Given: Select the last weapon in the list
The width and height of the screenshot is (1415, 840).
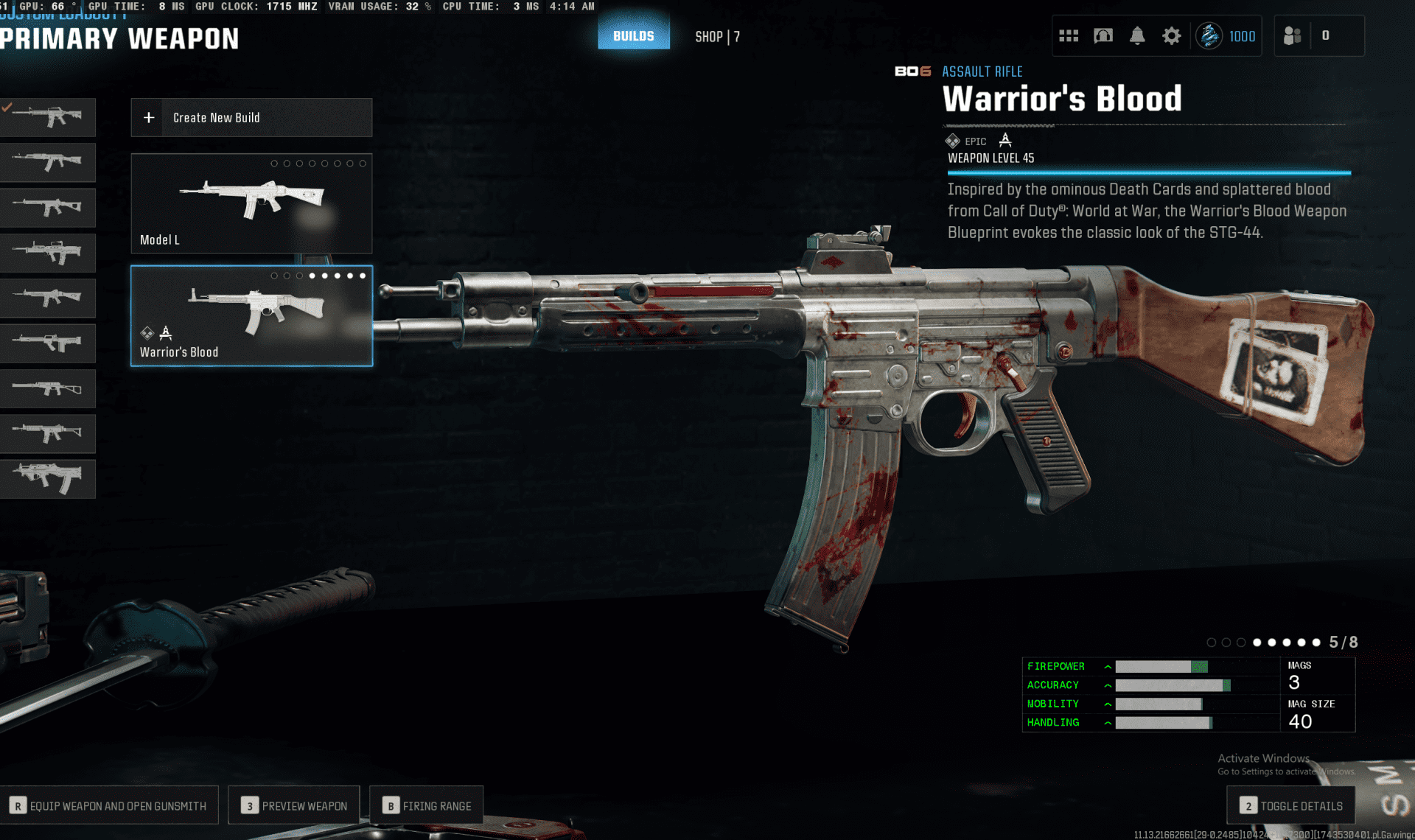Looking at the screenshot, I should point(48,479).
